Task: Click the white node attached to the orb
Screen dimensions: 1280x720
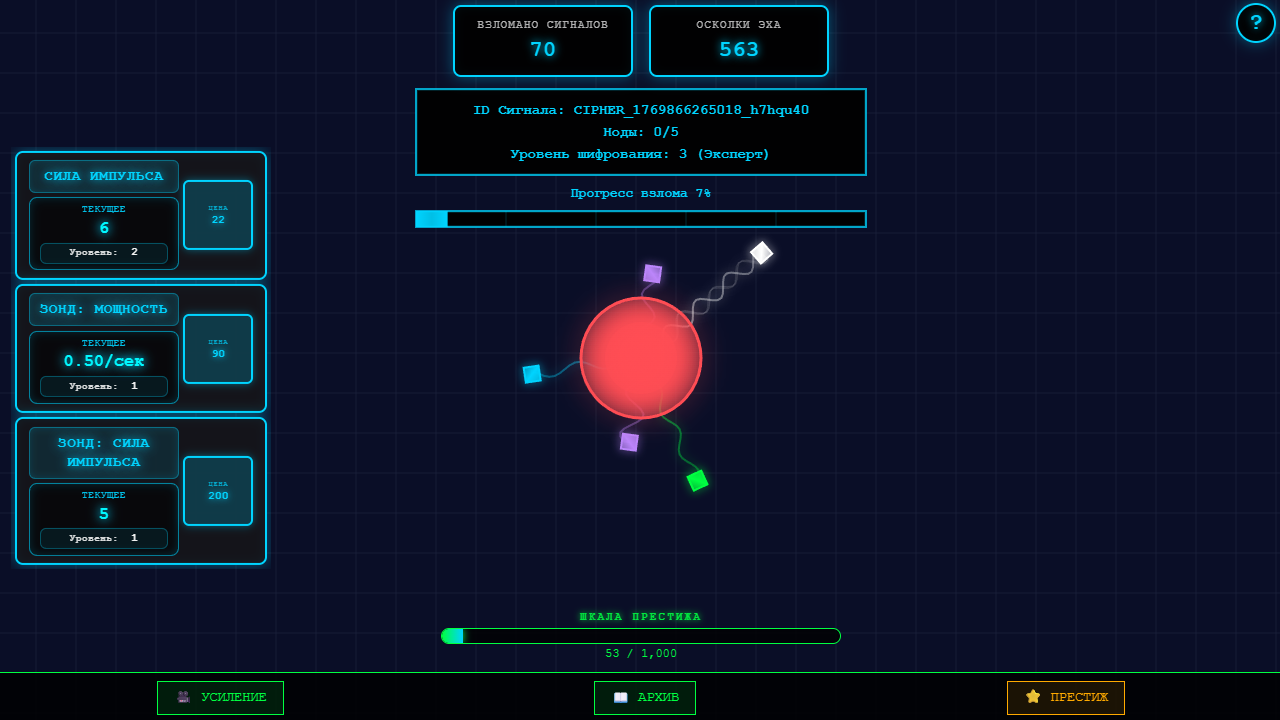Action: point(761,253)
